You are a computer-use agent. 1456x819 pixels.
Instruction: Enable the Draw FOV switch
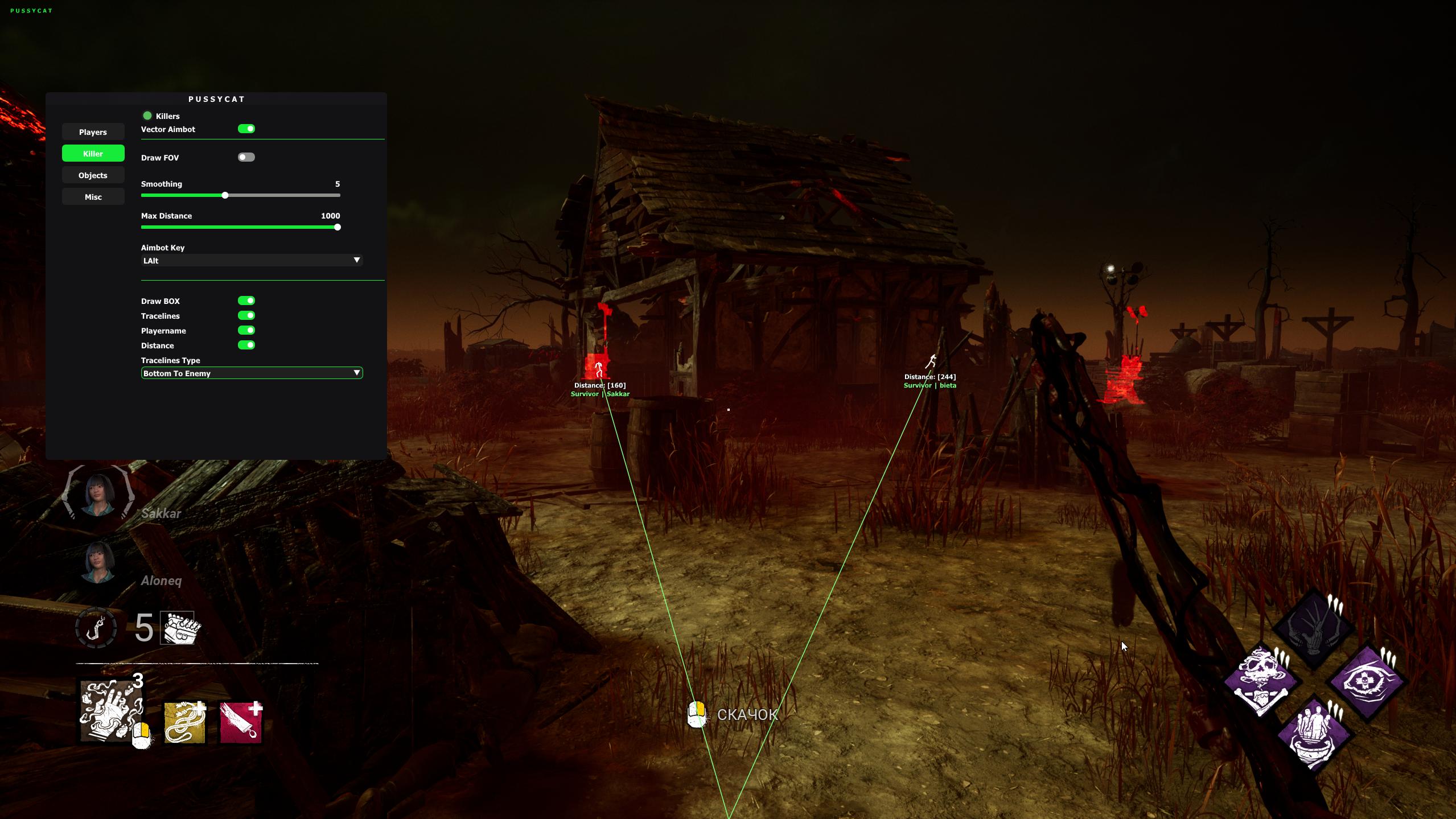(246, 158)
